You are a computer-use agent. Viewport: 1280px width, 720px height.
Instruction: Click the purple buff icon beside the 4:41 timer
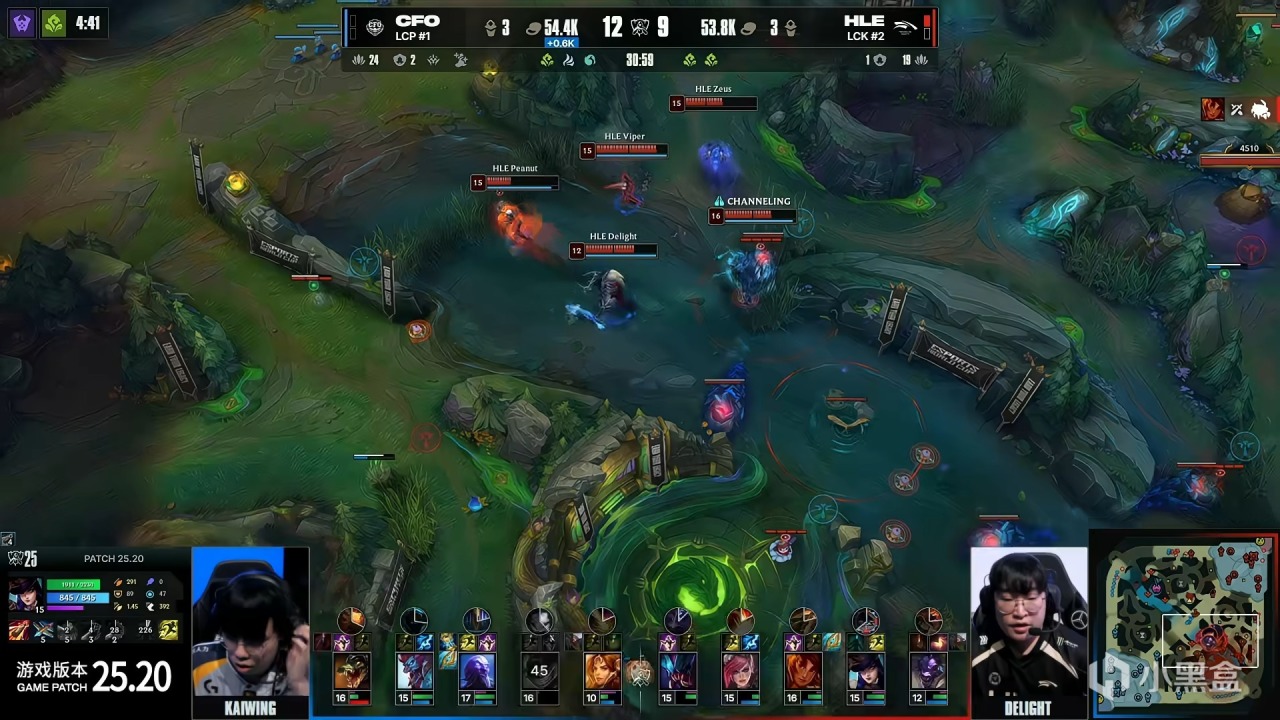click(21, 23)
